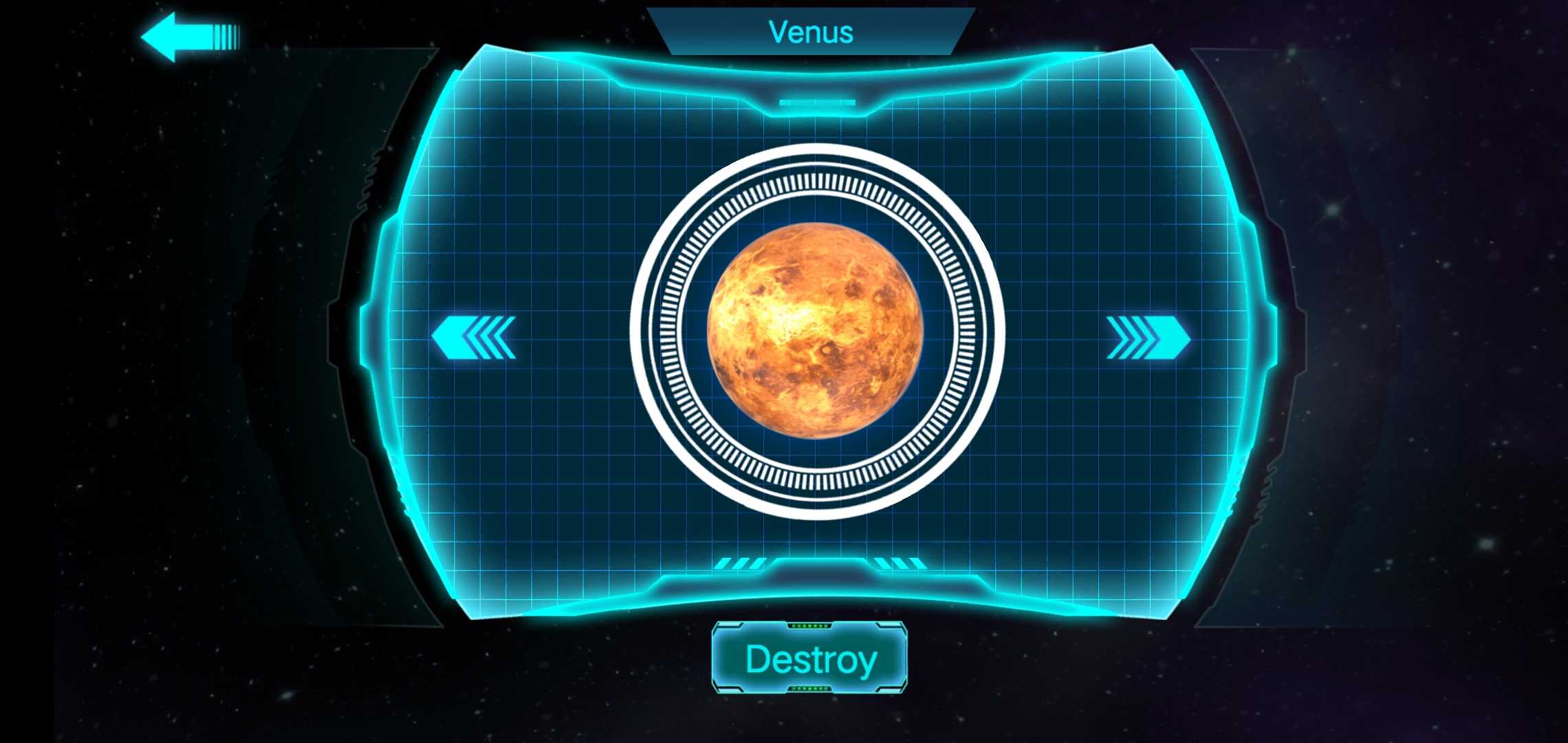Open previous screen via top-left arrow
Viewport: 1568px width, 743px height.
(x=186, y=33)
